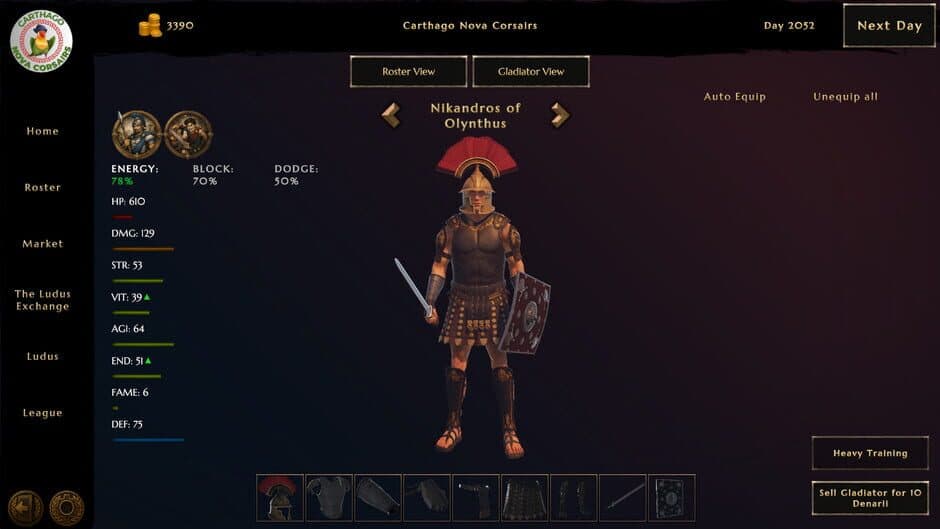Show the next gladiator with right arrow
Image resolution: width=940 pixels, height=529 pixels.
(560, 115)
